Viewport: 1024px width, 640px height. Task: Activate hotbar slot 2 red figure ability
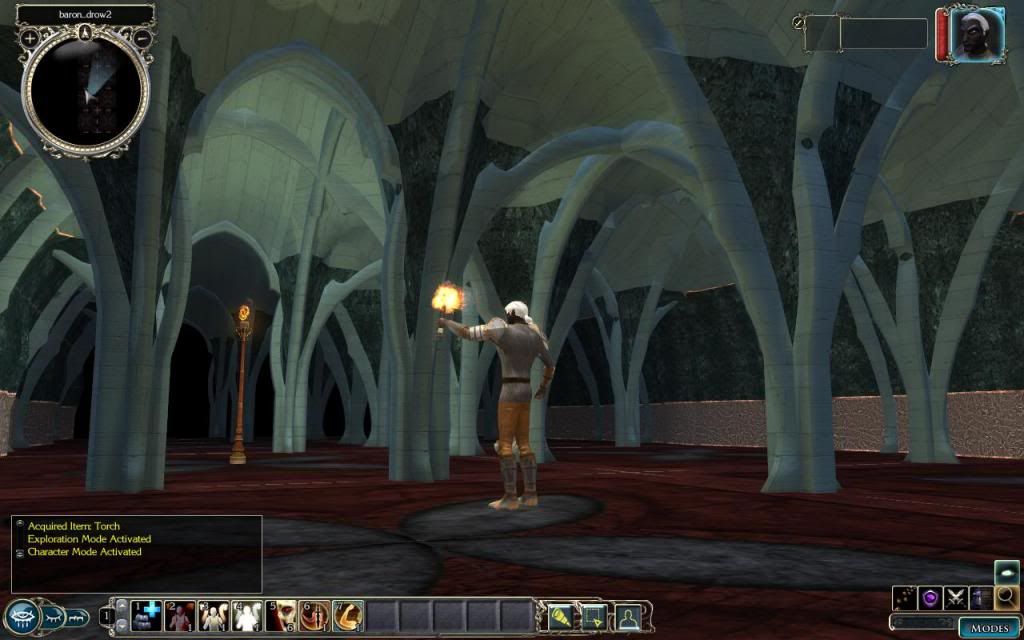coord(180,616)
